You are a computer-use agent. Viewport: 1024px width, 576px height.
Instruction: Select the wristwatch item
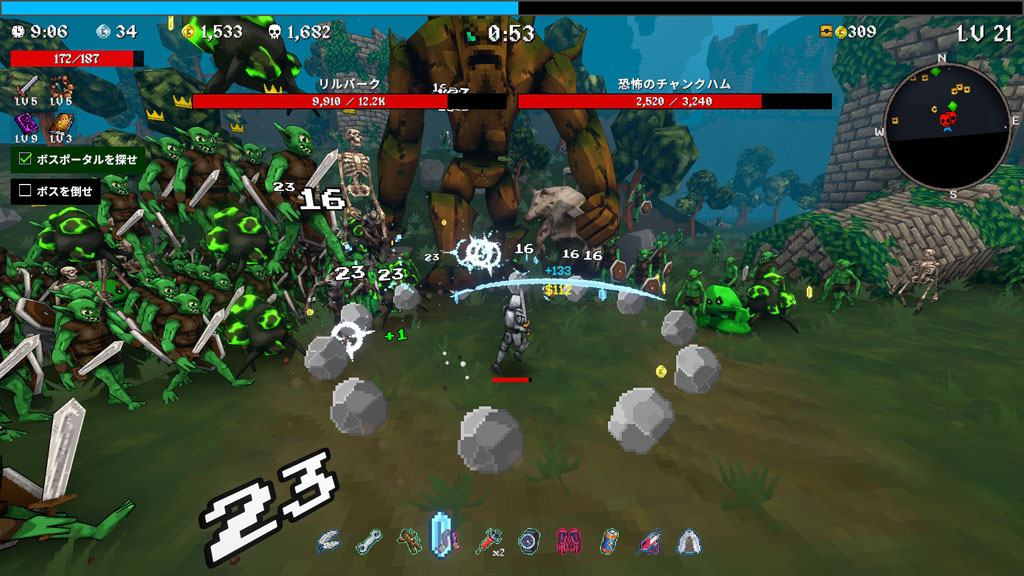click(x=528, y=541)
